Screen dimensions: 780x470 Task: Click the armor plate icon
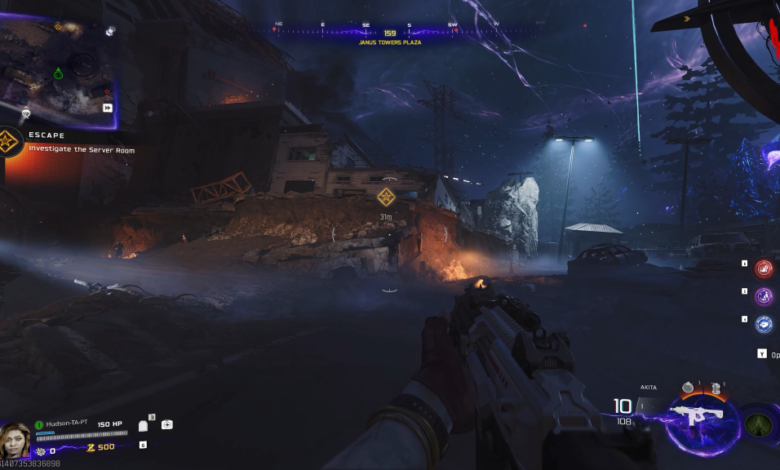pyautogui.click(x=143, y=425)
